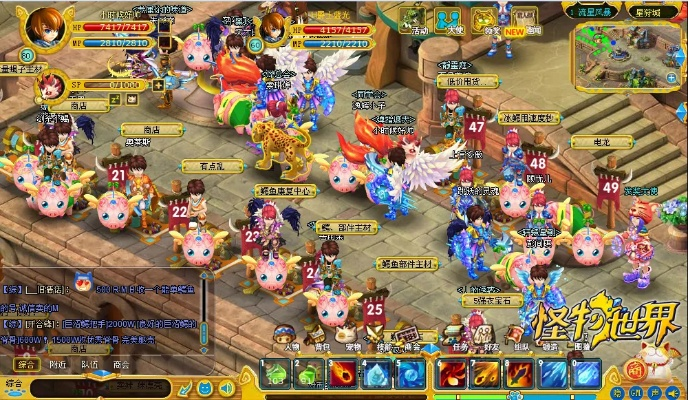
Task: Switch chat to the 商会 tab
Action: point(120,365)
